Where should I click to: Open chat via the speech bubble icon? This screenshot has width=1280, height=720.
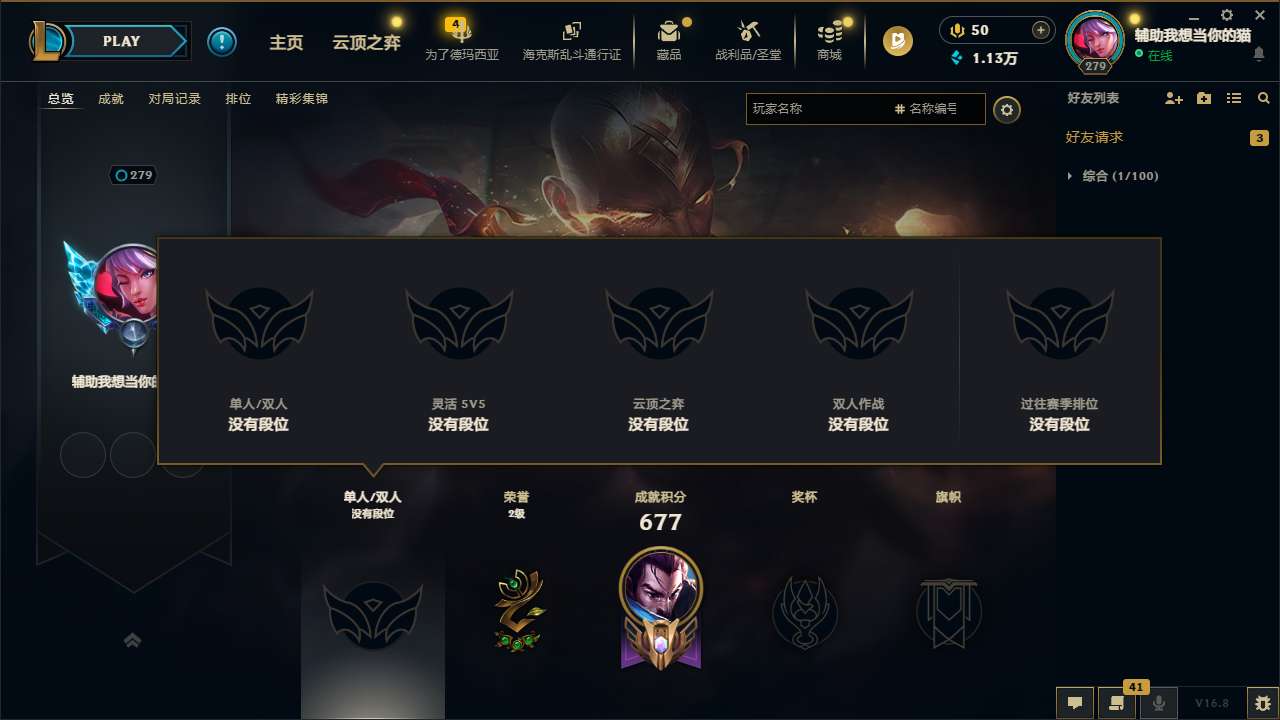coord(1075,703)
